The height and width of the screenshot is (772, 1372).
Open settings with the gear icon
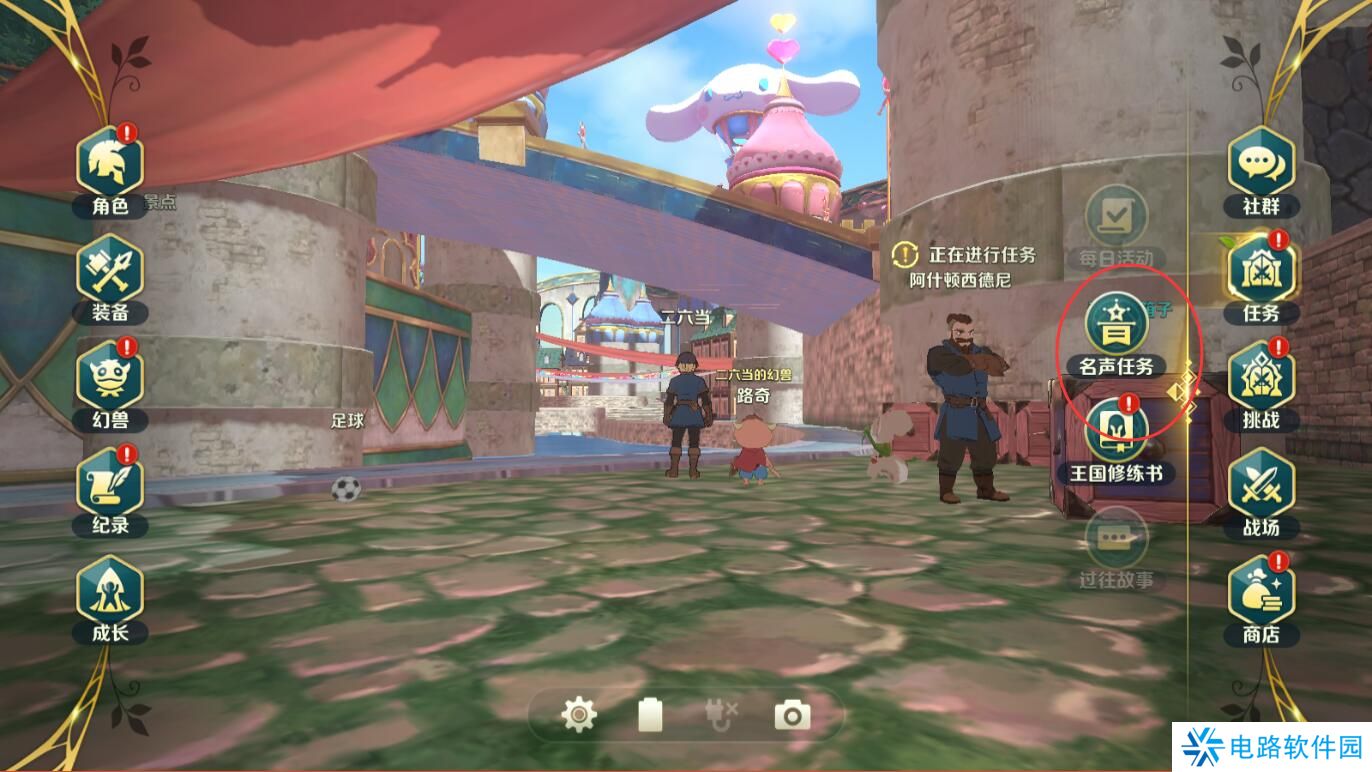click(x=579, y=715)
